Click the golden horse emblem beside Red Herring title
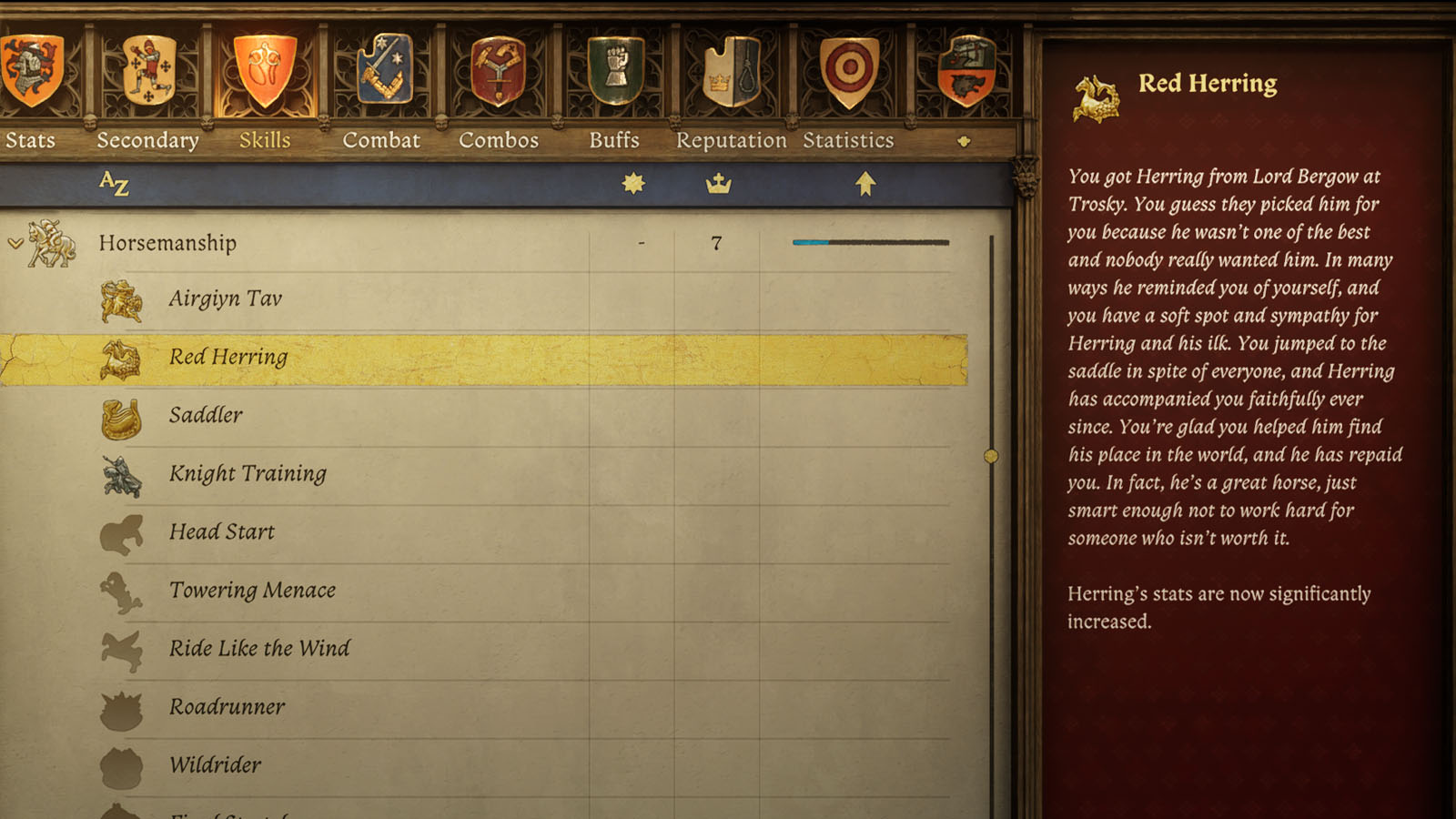Screen dimensions: 1456x819 click(1095, 91)
